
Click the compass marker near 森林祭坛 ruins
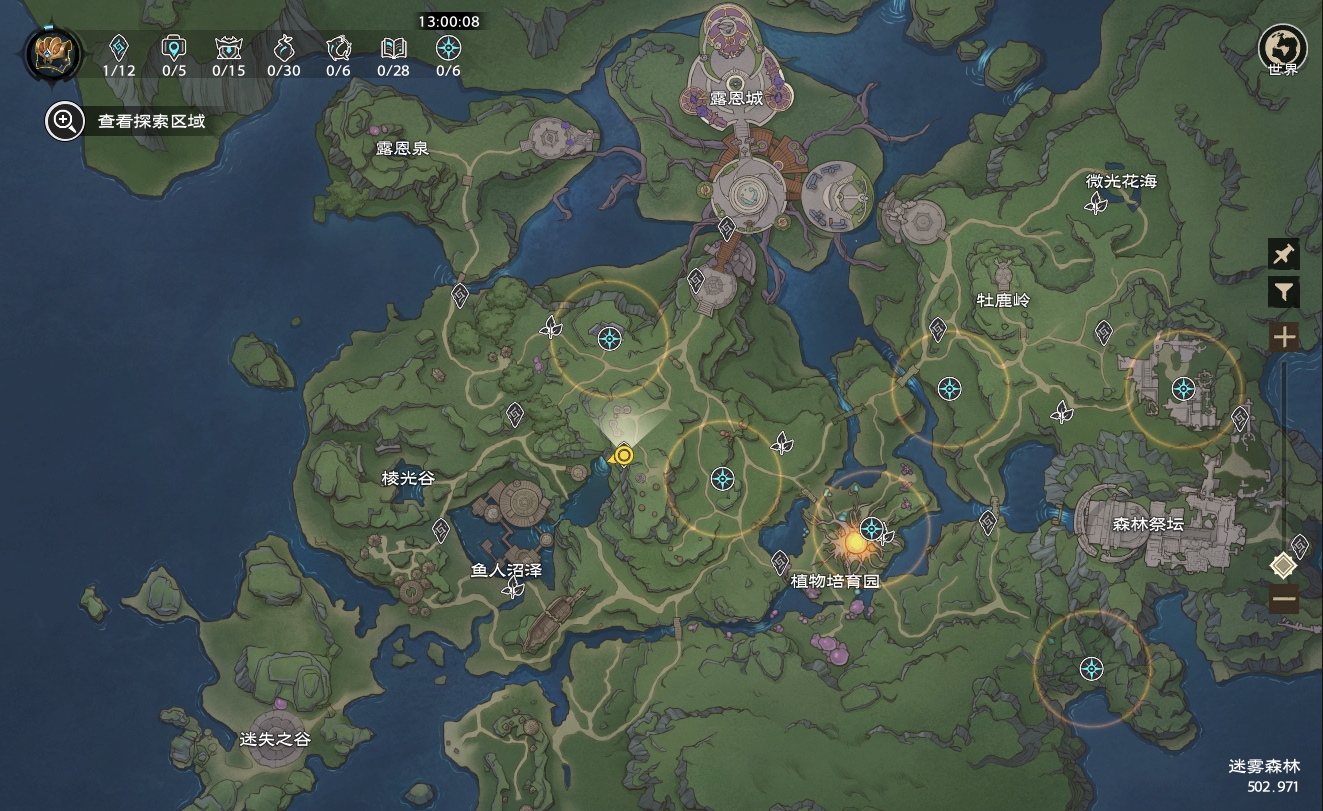(x=1184, y=388)
